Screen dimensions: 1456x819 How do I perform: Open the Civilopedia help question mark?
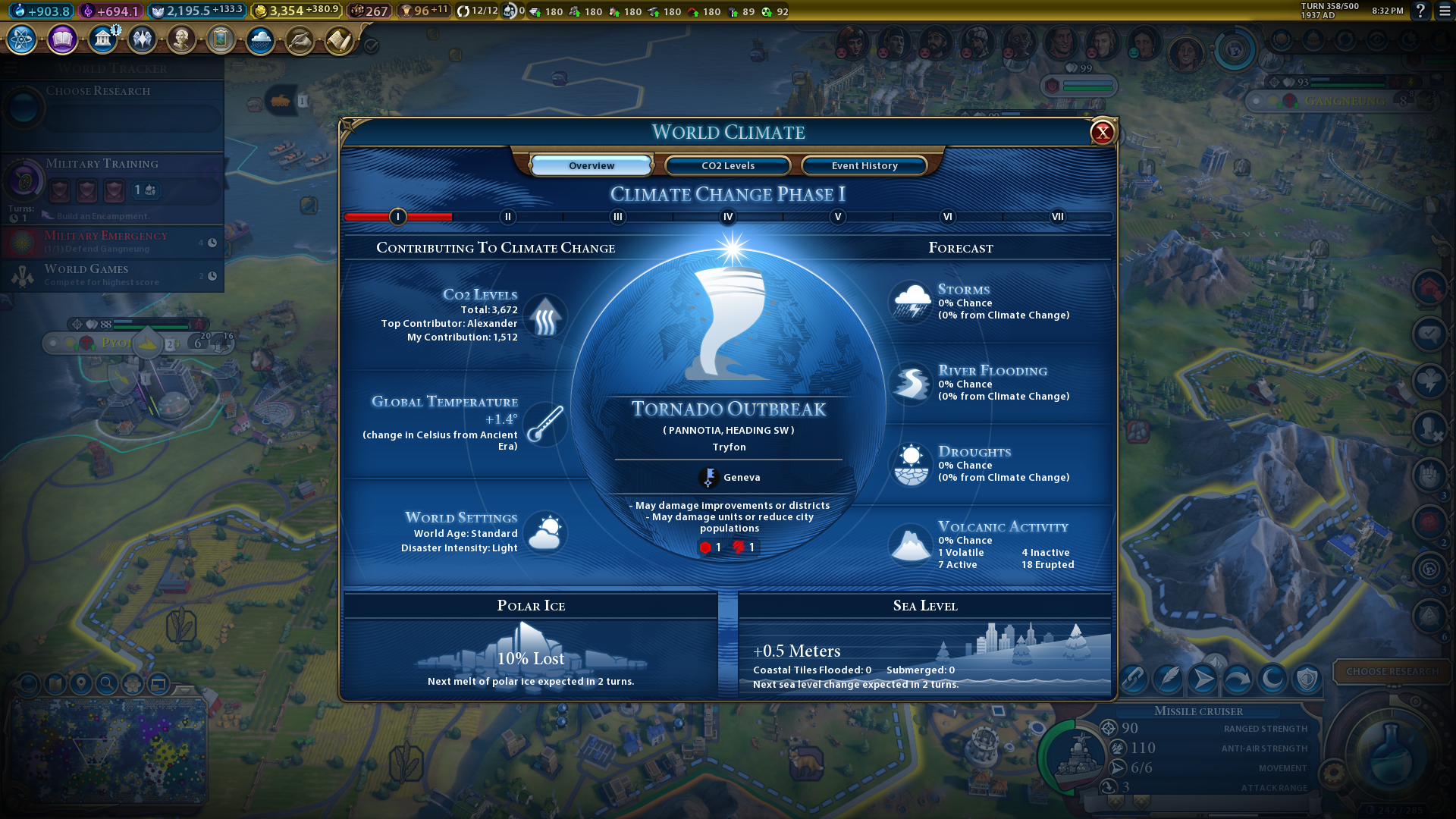(x=1420, y=11)
